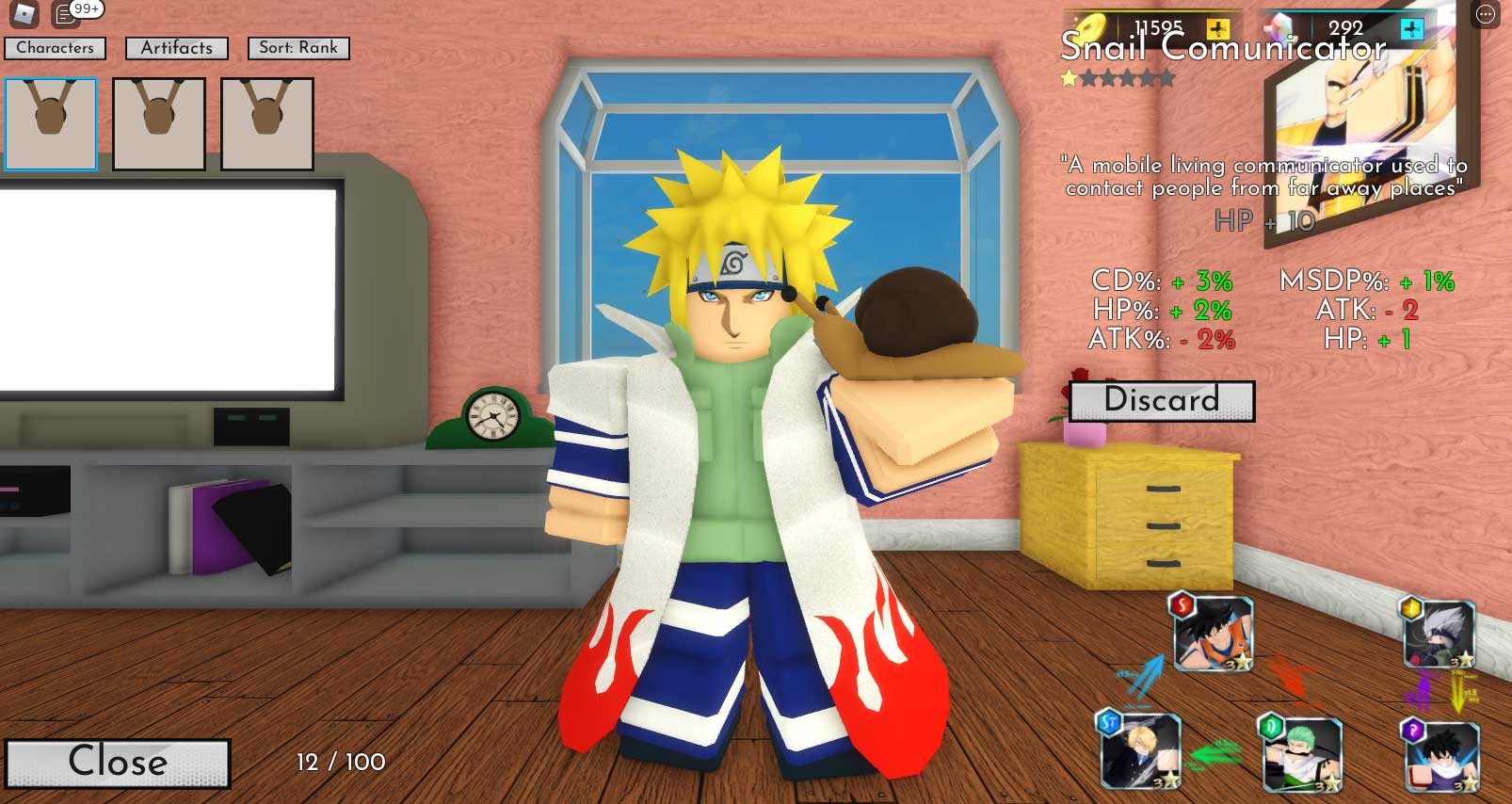Viewport: 1512px width, 804px height.
Task: Open the chat with the 99+ badge
Action: coord(66,14)
